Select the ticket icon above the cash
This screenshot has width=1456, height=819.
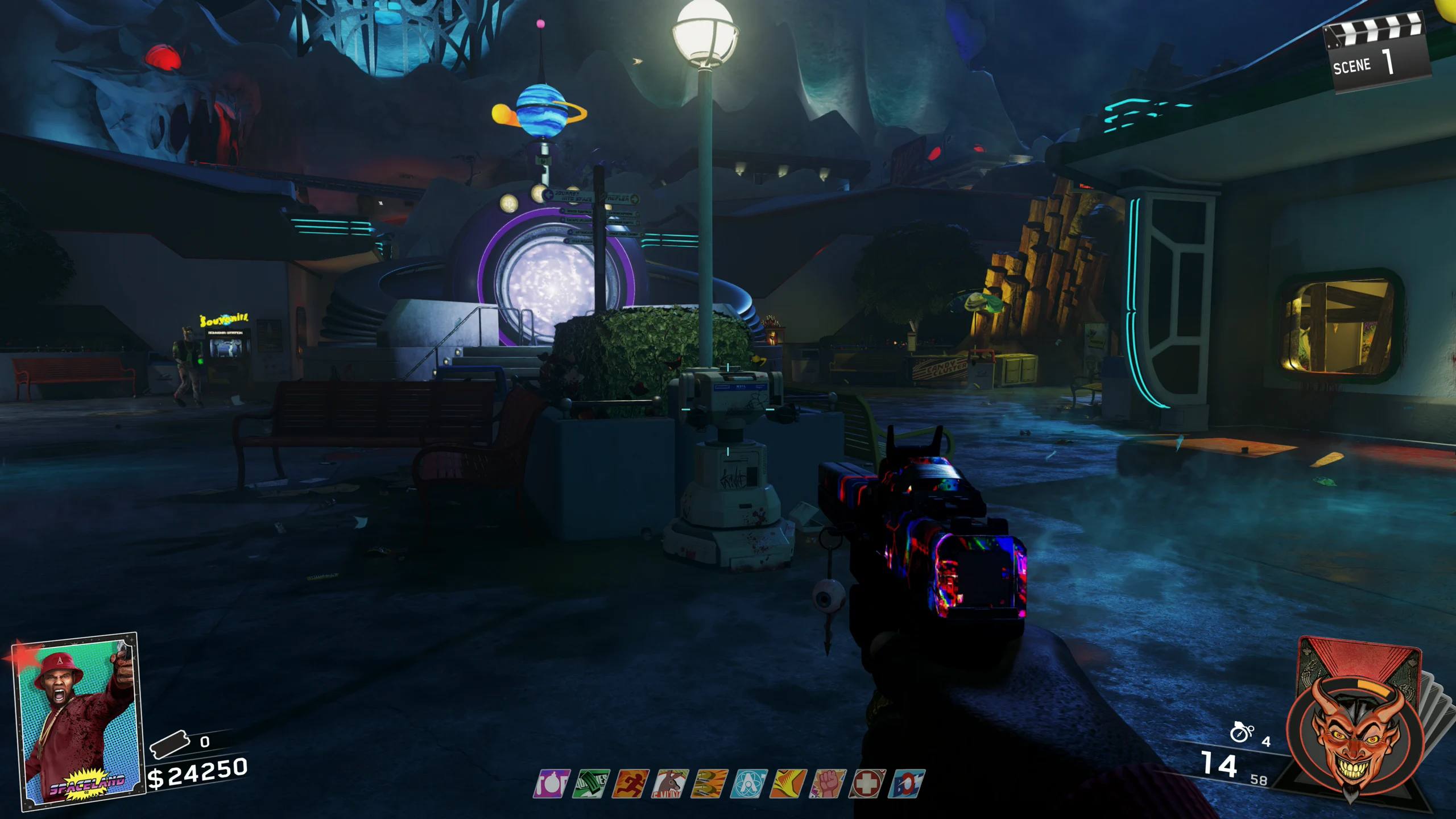[x=169, y=744]
